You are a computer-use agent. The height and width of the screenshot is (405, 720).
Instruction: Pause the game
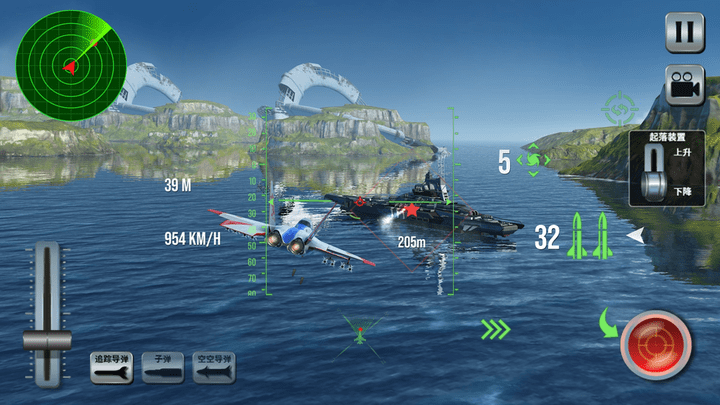(x=685, y=31)
